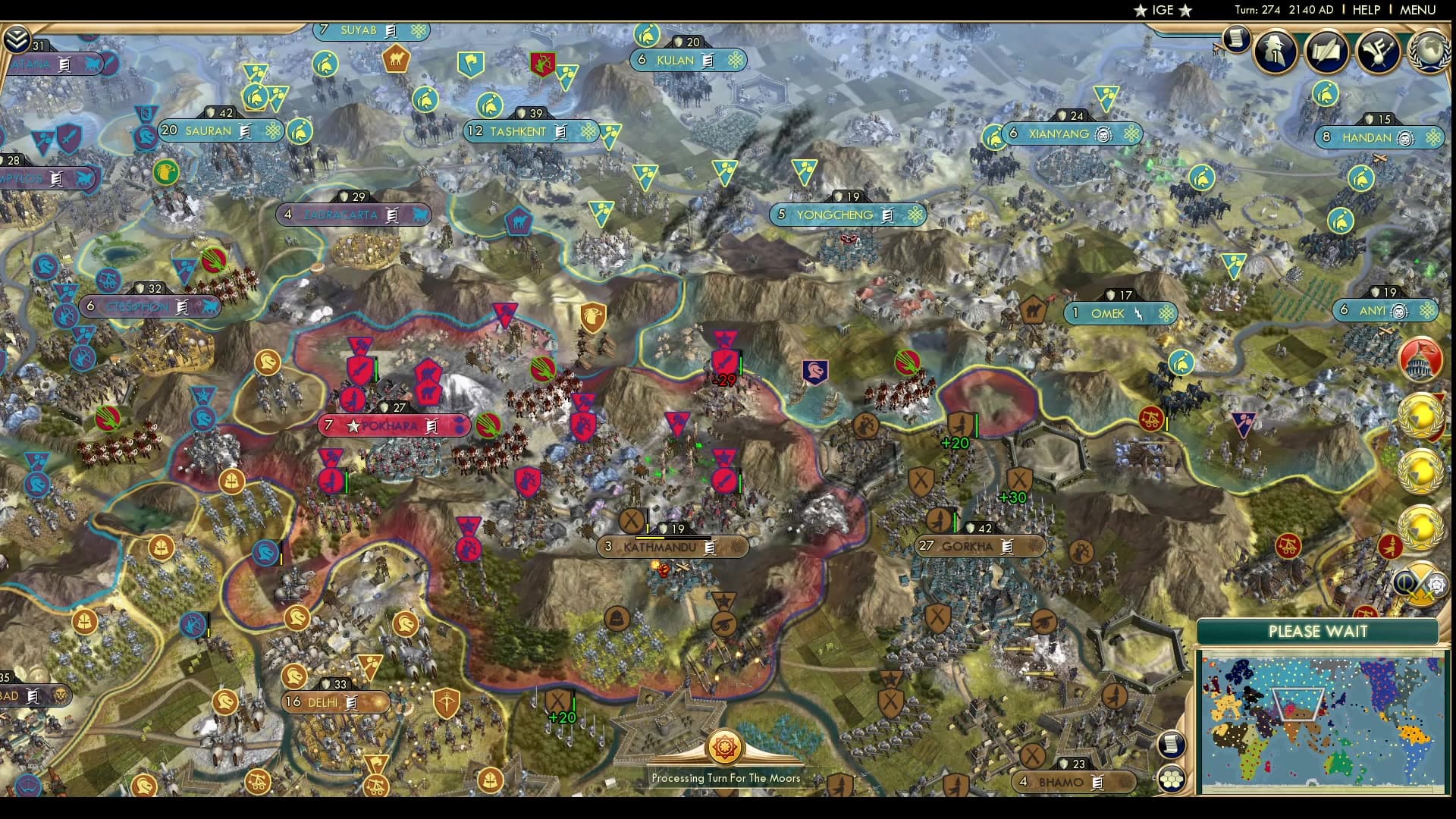Click the IGE label in the title bar
The height and width of the screenshot is (819, 1456).
(1164, 11)
